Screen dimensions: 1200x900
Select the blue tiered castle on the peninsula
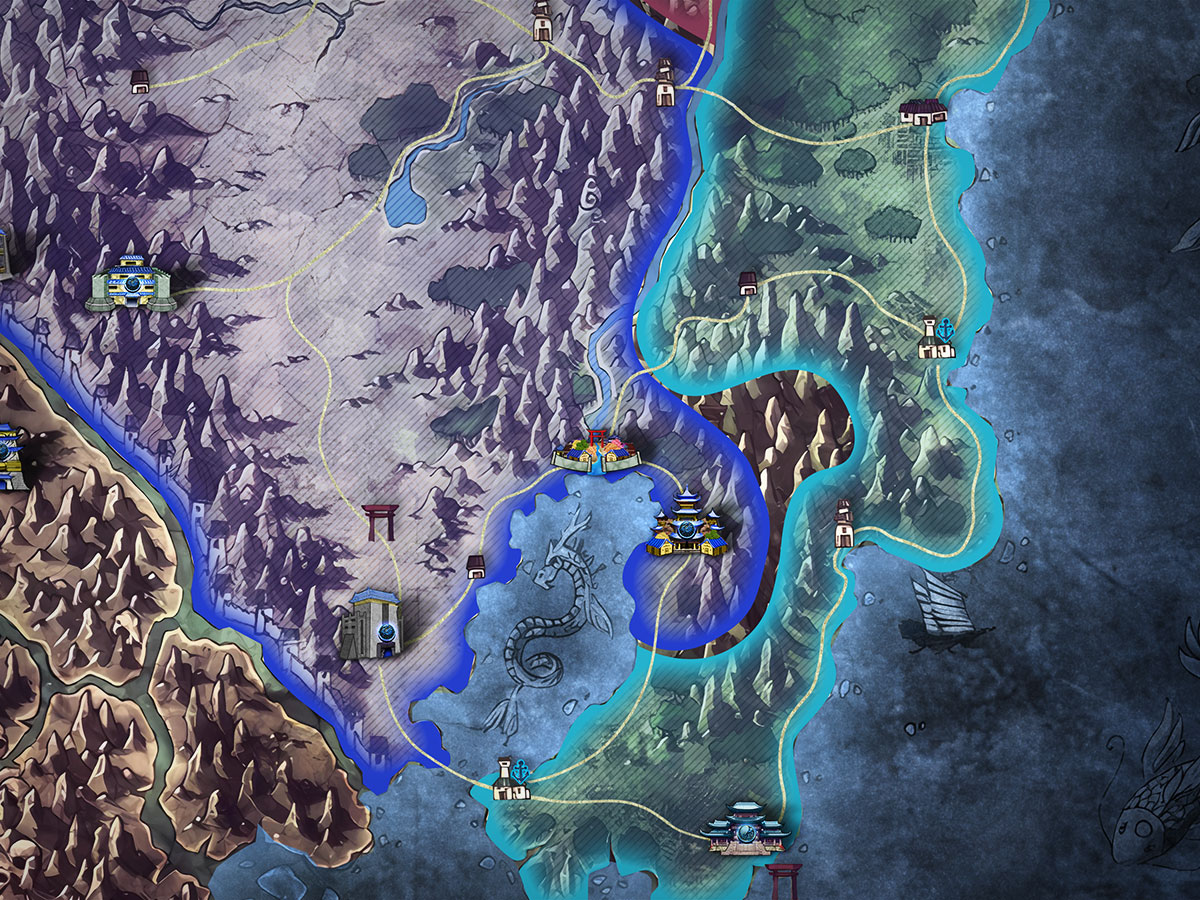689,523
